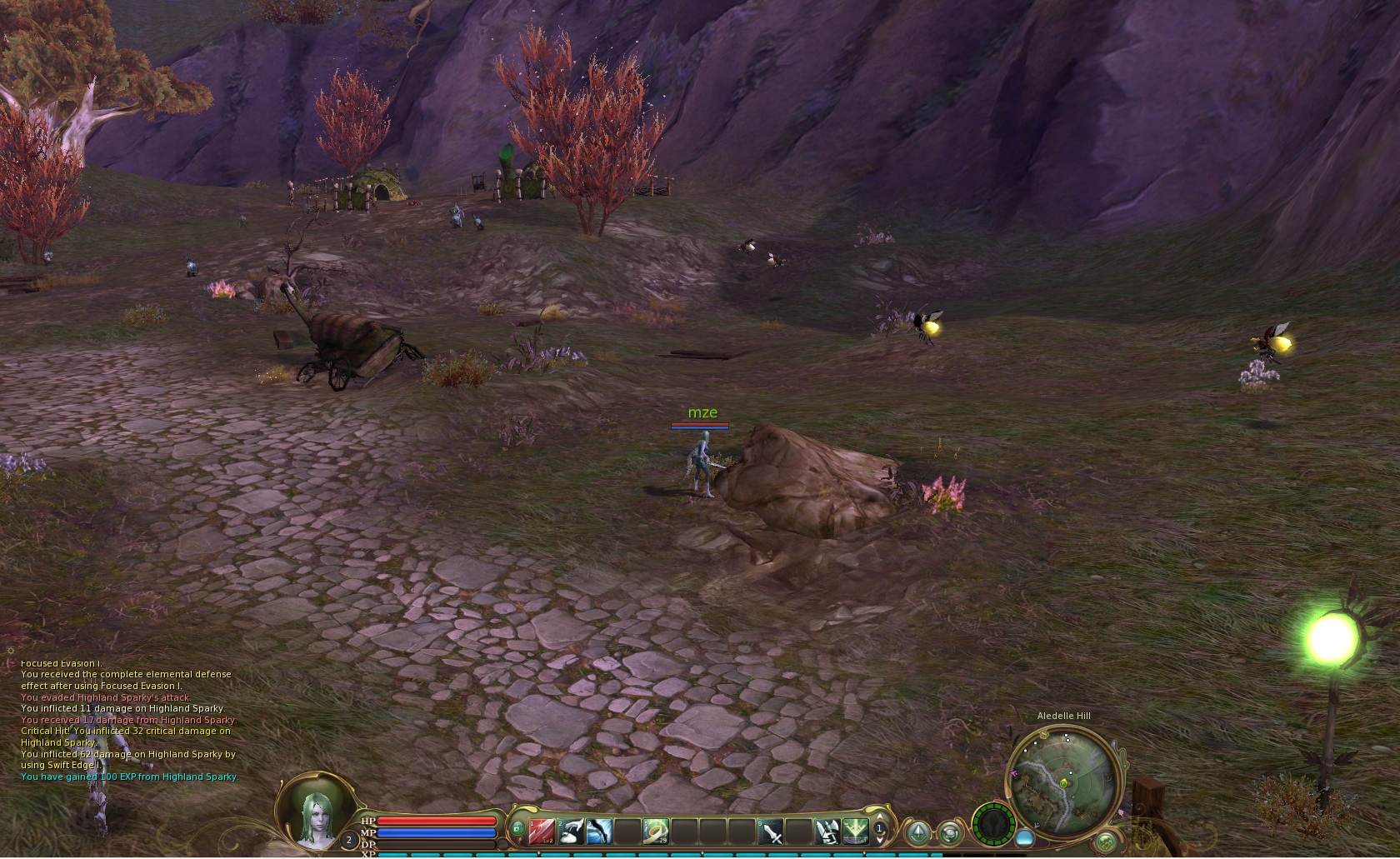This screenshot has height=859, width=1400.
Task: Toggle the green quickbar lock button
Action: tap(517, 828)
